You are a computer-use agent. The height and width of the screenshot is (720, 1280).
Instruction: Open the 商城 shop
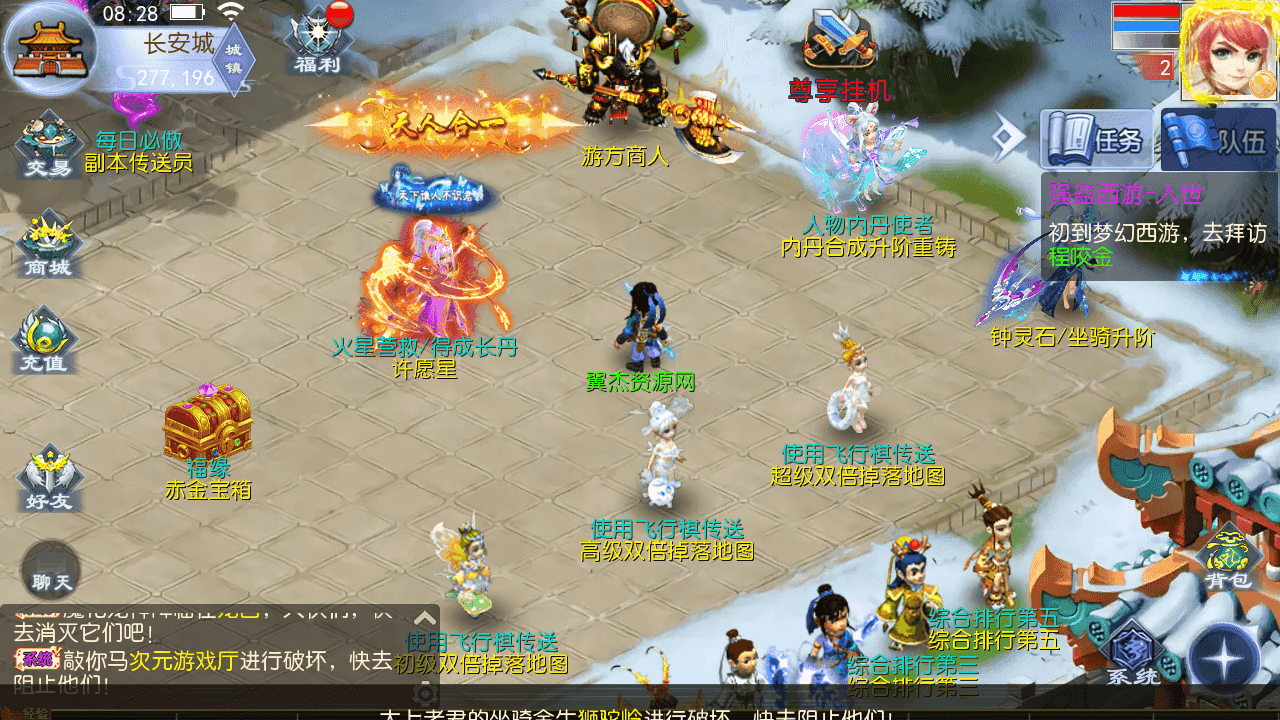tap(48, 245)
